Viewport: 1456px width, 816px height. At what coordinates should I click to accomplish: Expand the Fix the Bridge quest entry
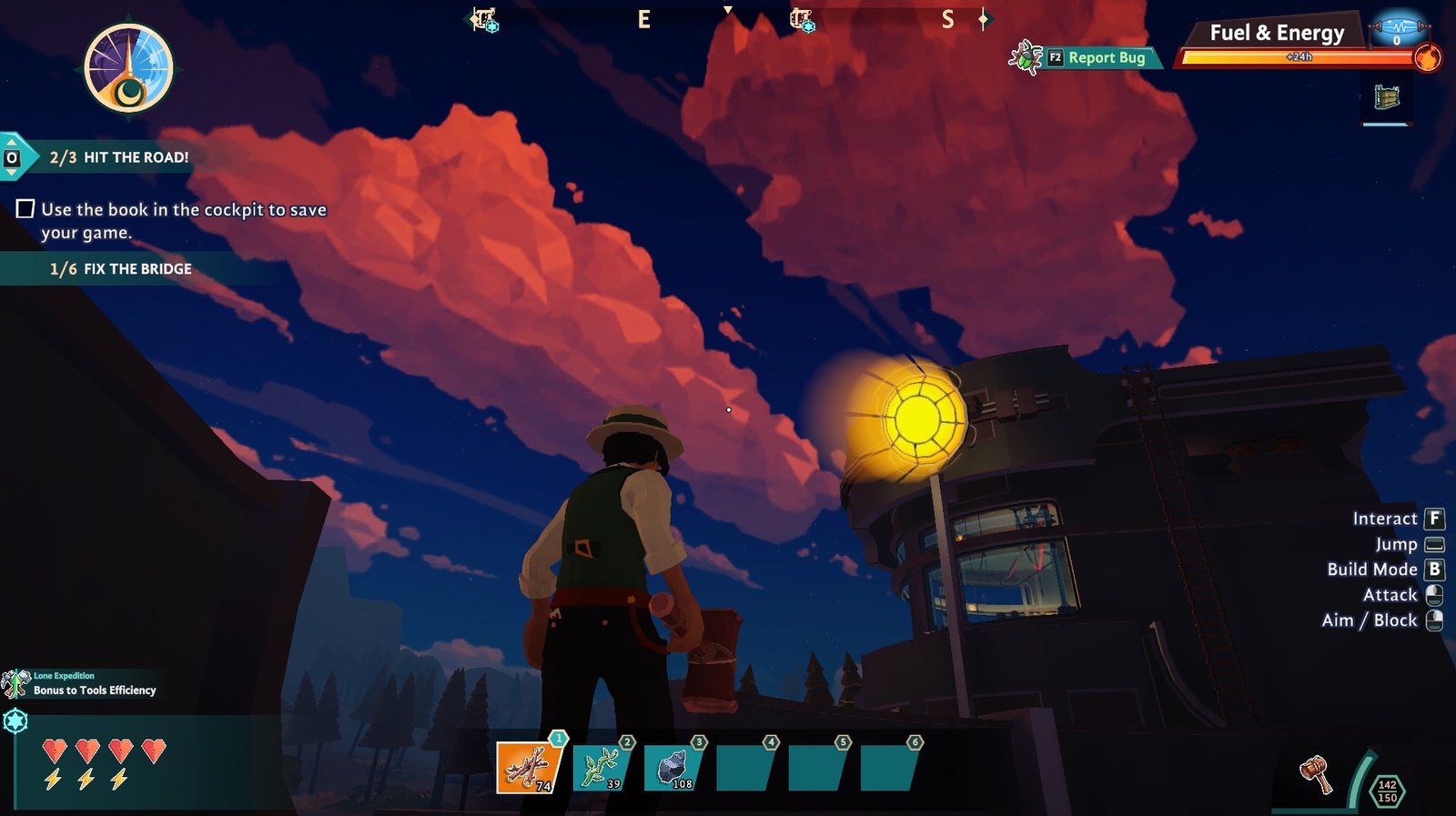120,269
